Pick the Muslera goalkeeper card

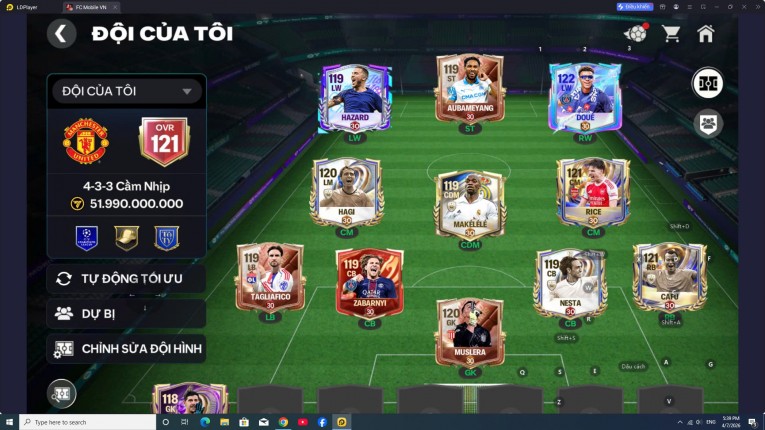[469, 333]
